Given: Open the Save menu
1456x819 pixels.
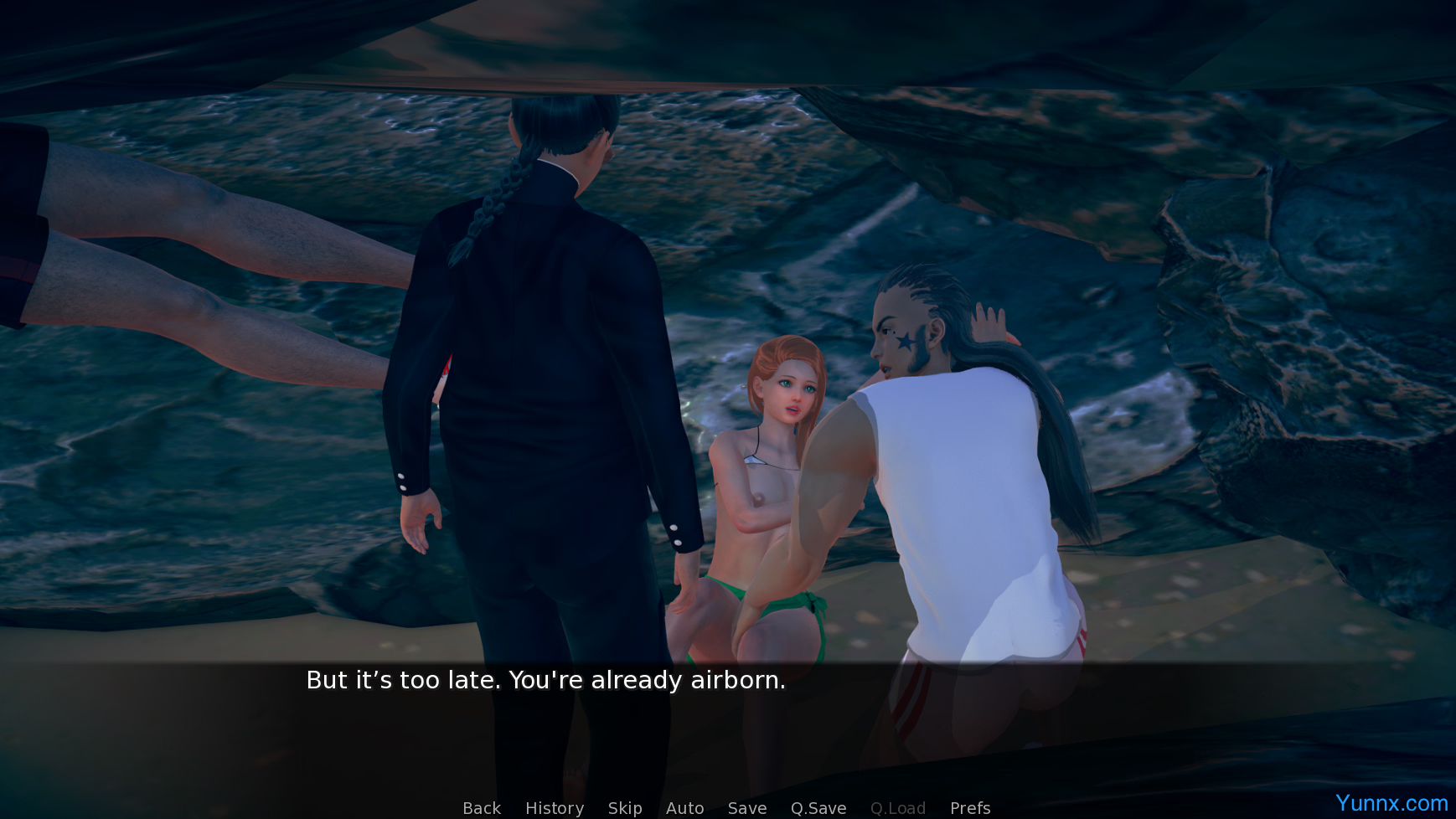Looking at the screenshot, I should (x=747, y=808).
